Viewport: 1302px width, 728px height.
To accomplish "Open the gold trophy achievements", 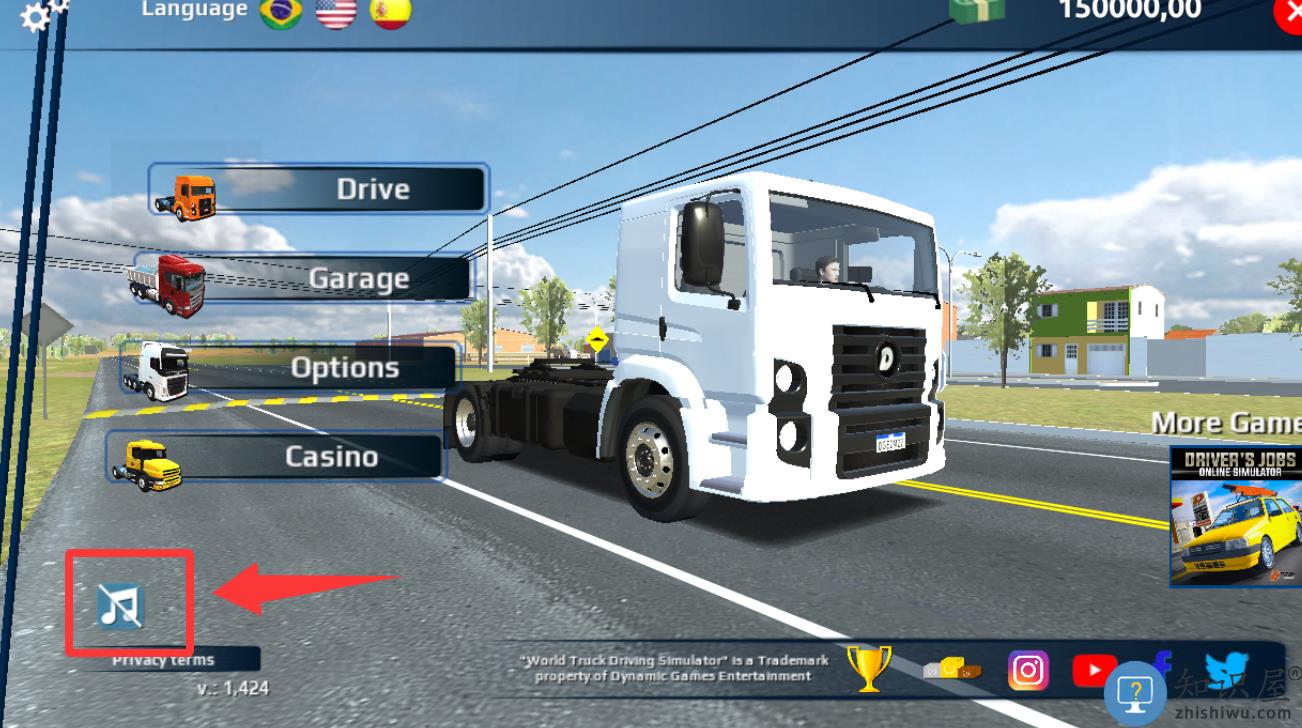I will tap(868, 668).
